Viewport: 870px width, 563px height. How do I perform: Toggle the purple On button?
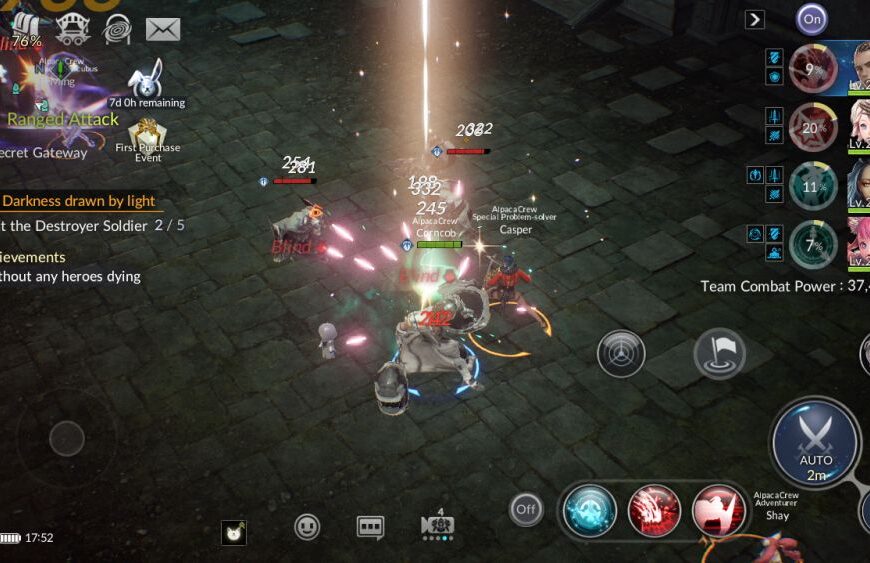812,18
